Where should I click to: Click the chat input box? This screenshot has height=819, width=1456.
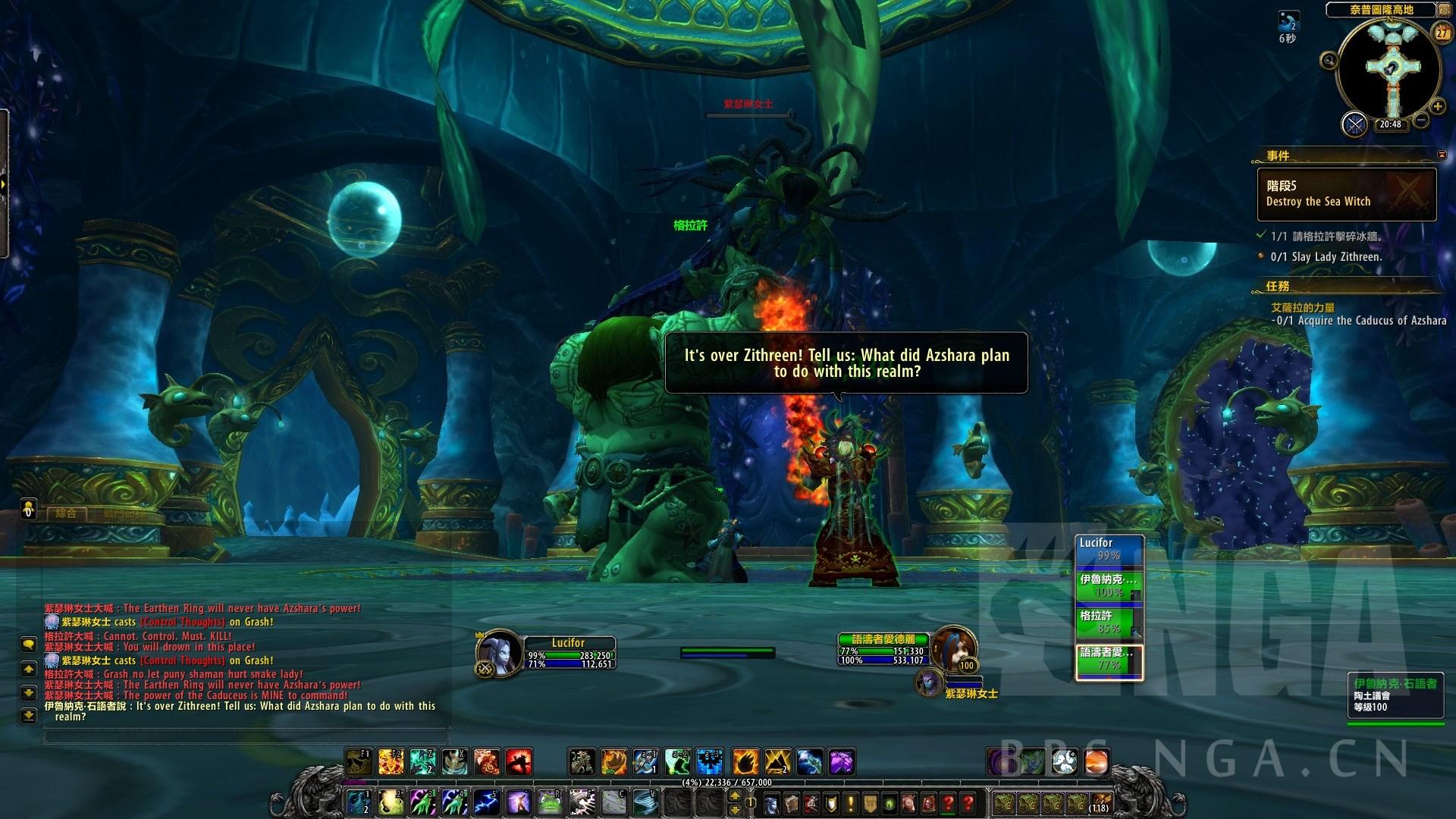point(246,736)
